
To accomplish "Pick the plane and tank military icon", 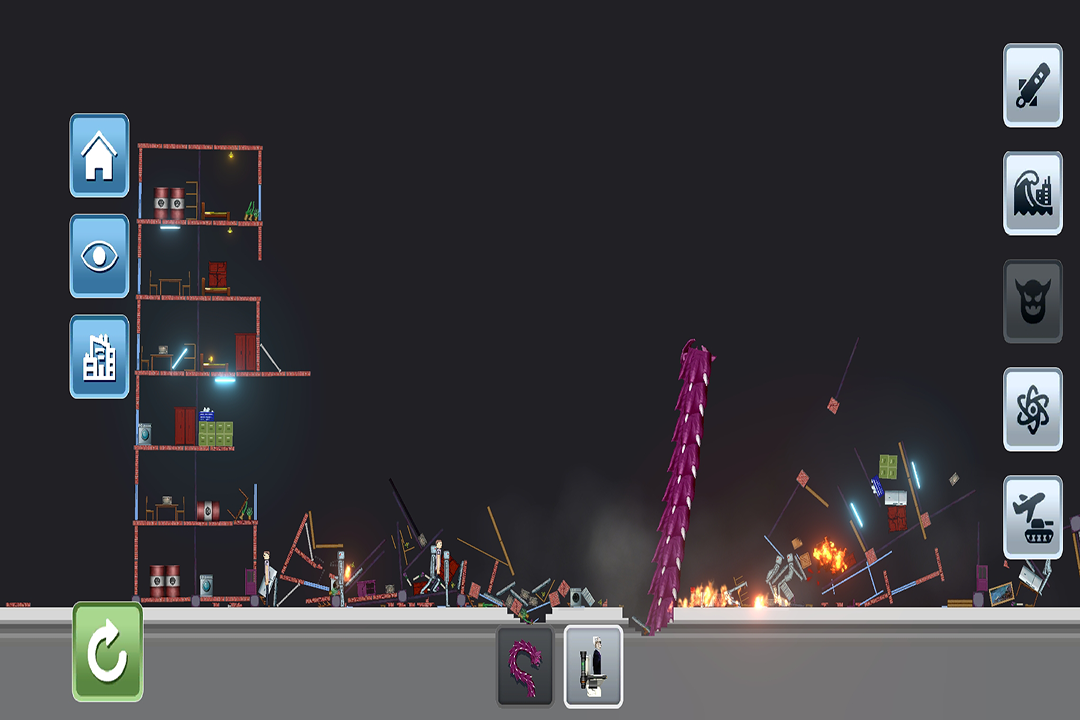I will [1033, 517].
